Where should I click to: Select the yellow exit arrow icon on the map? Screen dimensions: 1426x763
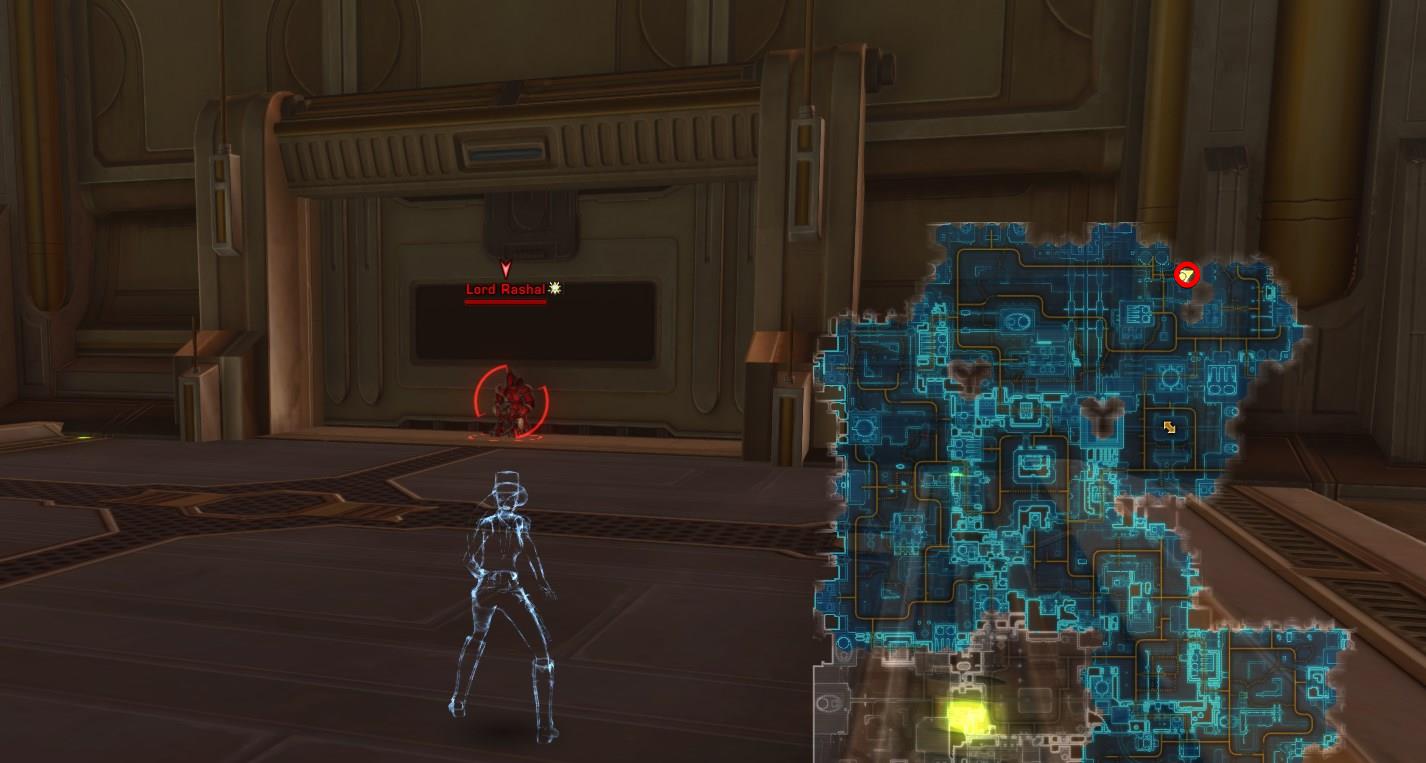click(1170, 428)
